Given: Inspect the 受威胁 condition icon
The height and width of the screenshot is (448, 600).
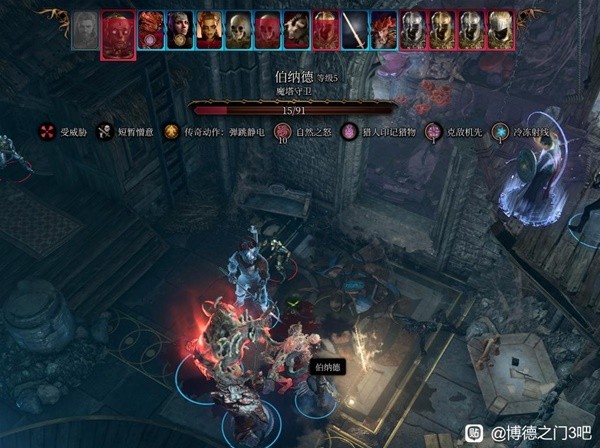Looking at the screenshot, I should tap(46, 131).
